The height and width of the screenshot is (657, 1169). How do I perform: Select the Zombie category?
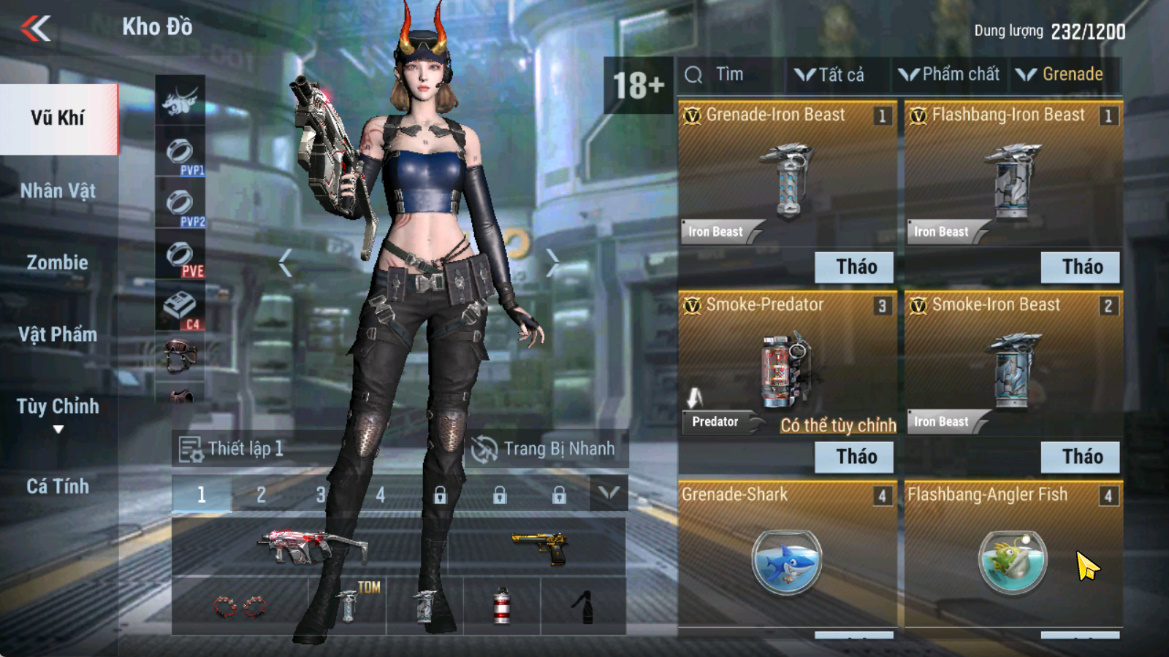coord(58,262)
